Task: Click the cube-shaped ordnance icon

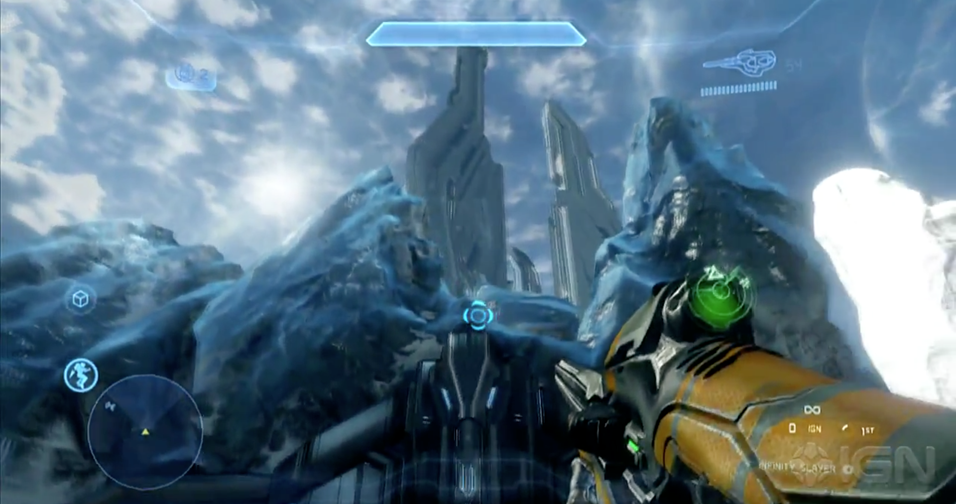Action: pyautogui.click(x=80, y=298)
